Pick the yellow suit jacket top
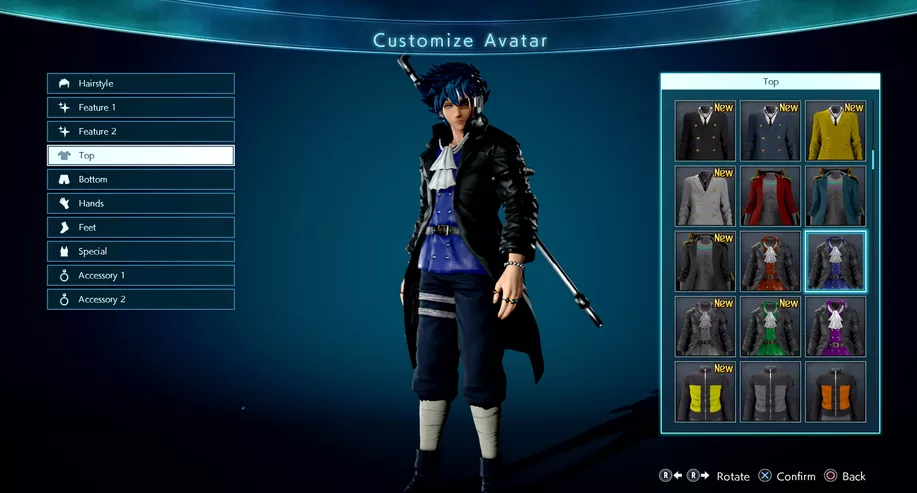 click(x=835, y=131)
